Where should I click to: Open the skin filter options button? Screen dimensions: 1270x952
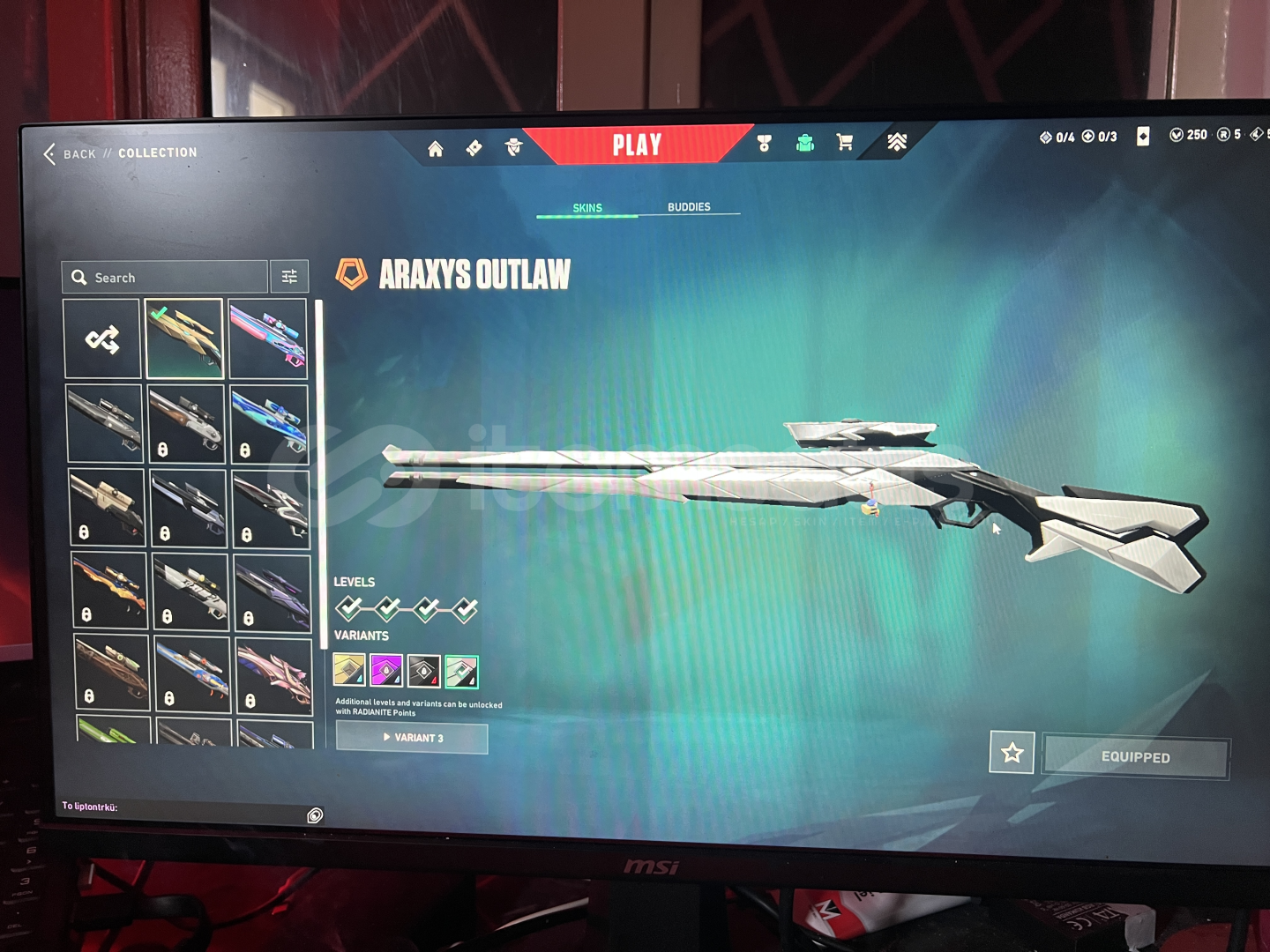point(289,277)
